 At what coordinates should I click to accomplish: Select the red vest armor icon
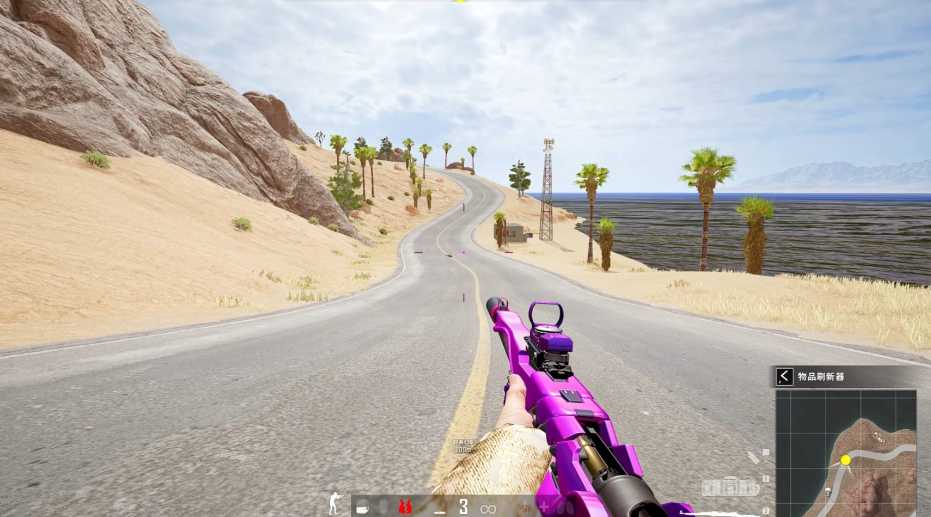(x=405, y=506)
